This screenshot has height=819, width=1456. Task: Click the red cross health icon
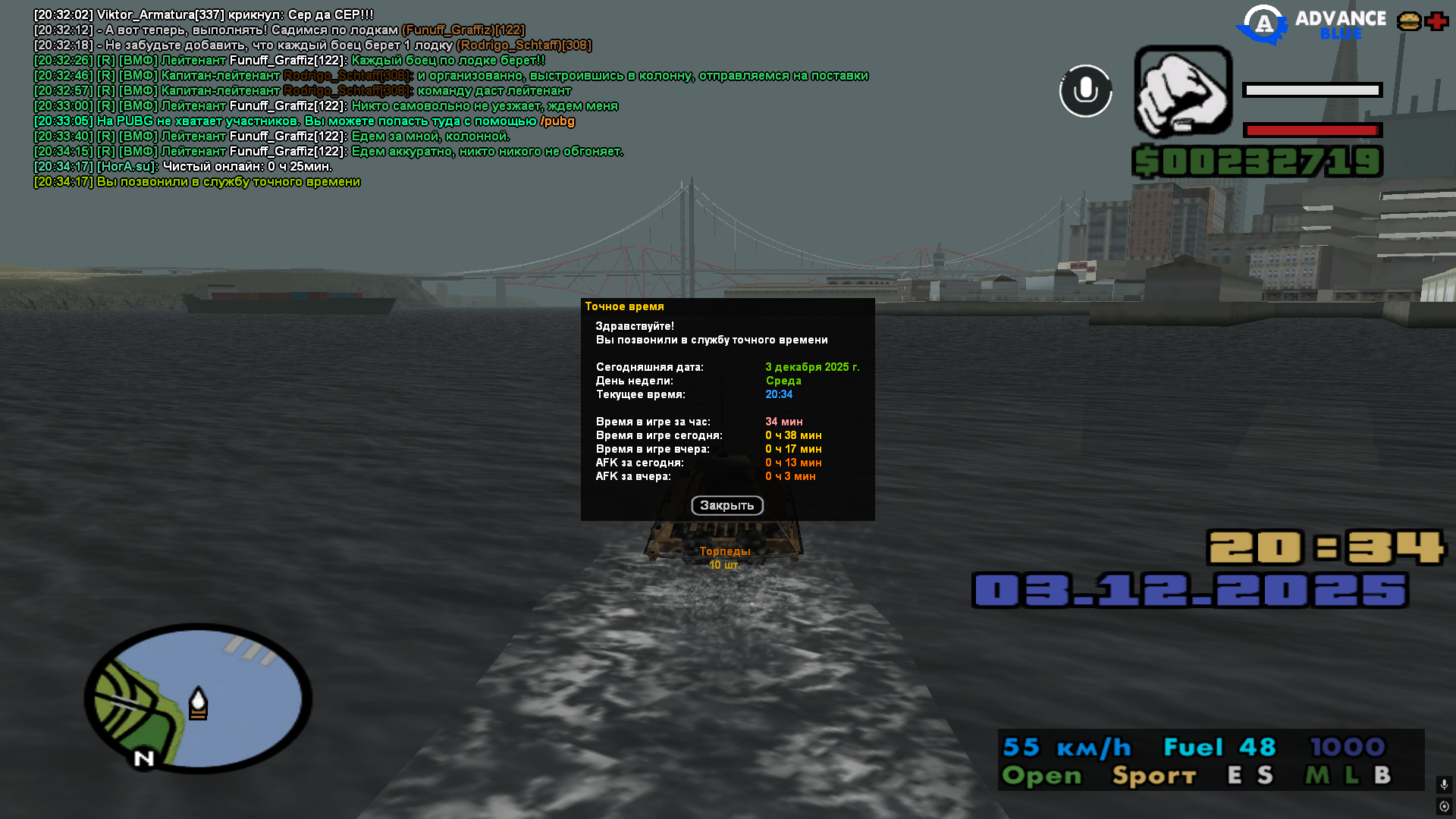1436,21
